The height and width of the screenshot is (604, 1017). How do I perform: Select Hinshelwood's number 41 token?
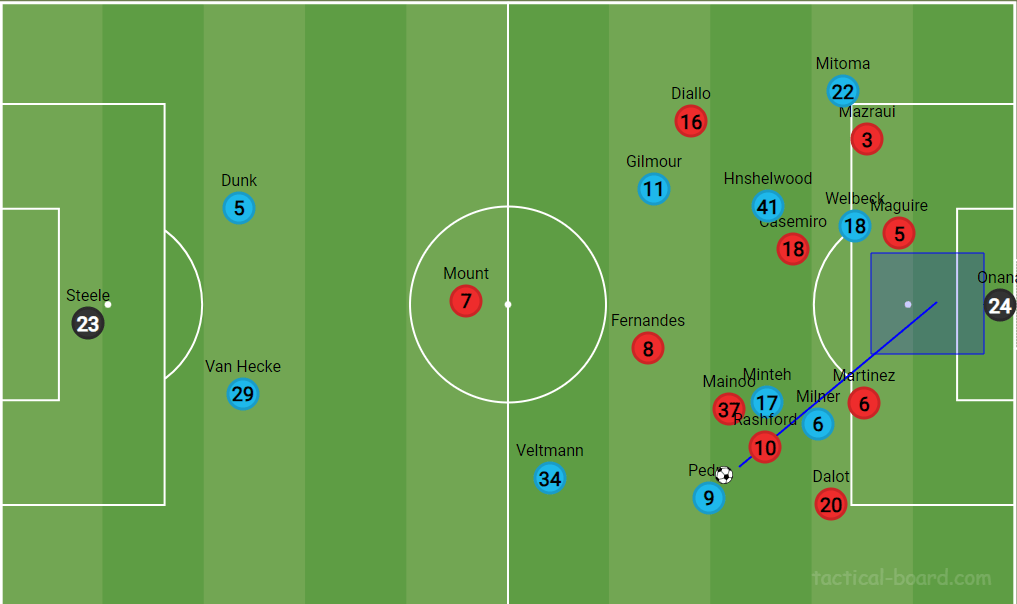767,207
